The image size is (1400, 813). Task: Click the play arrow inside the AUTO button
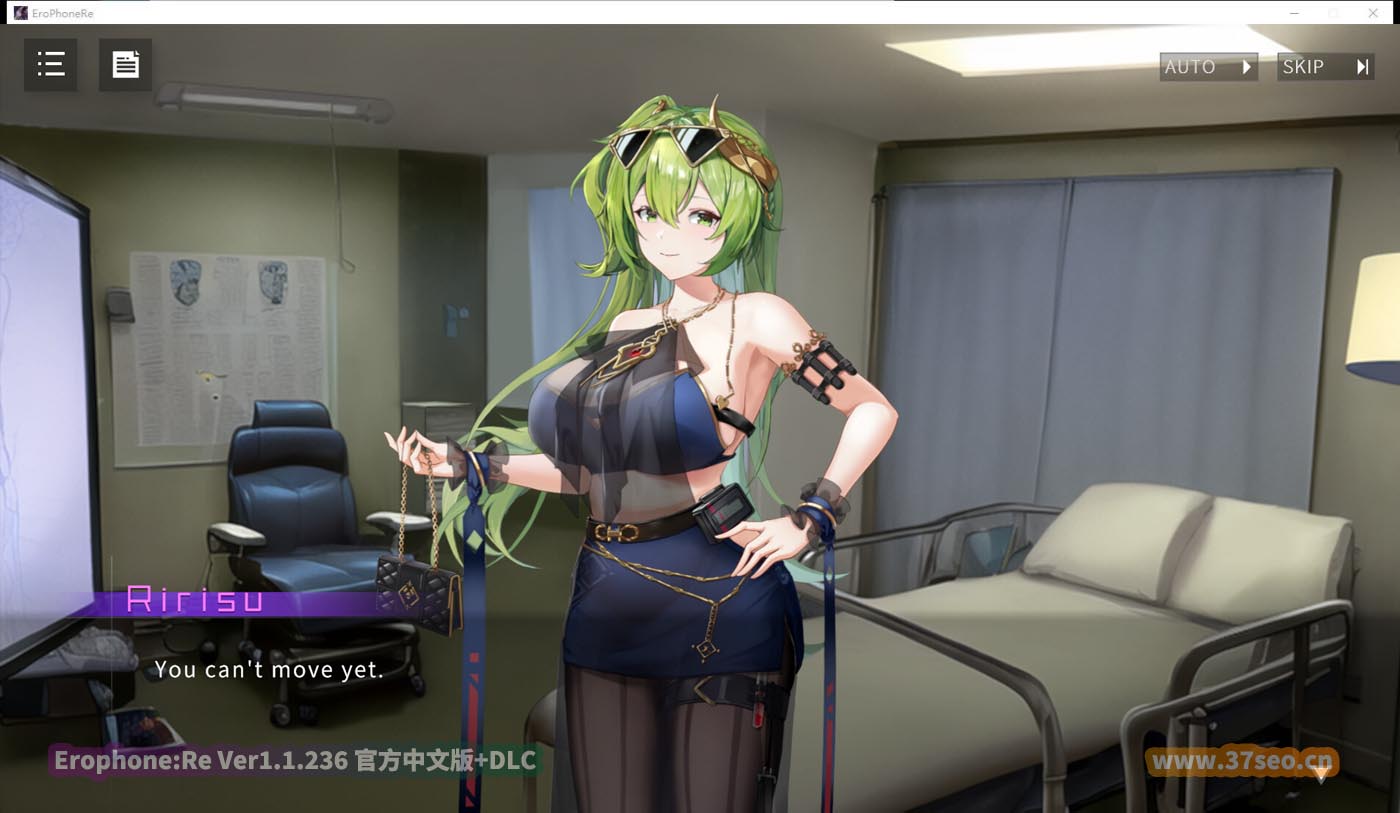coord(1243,66)
